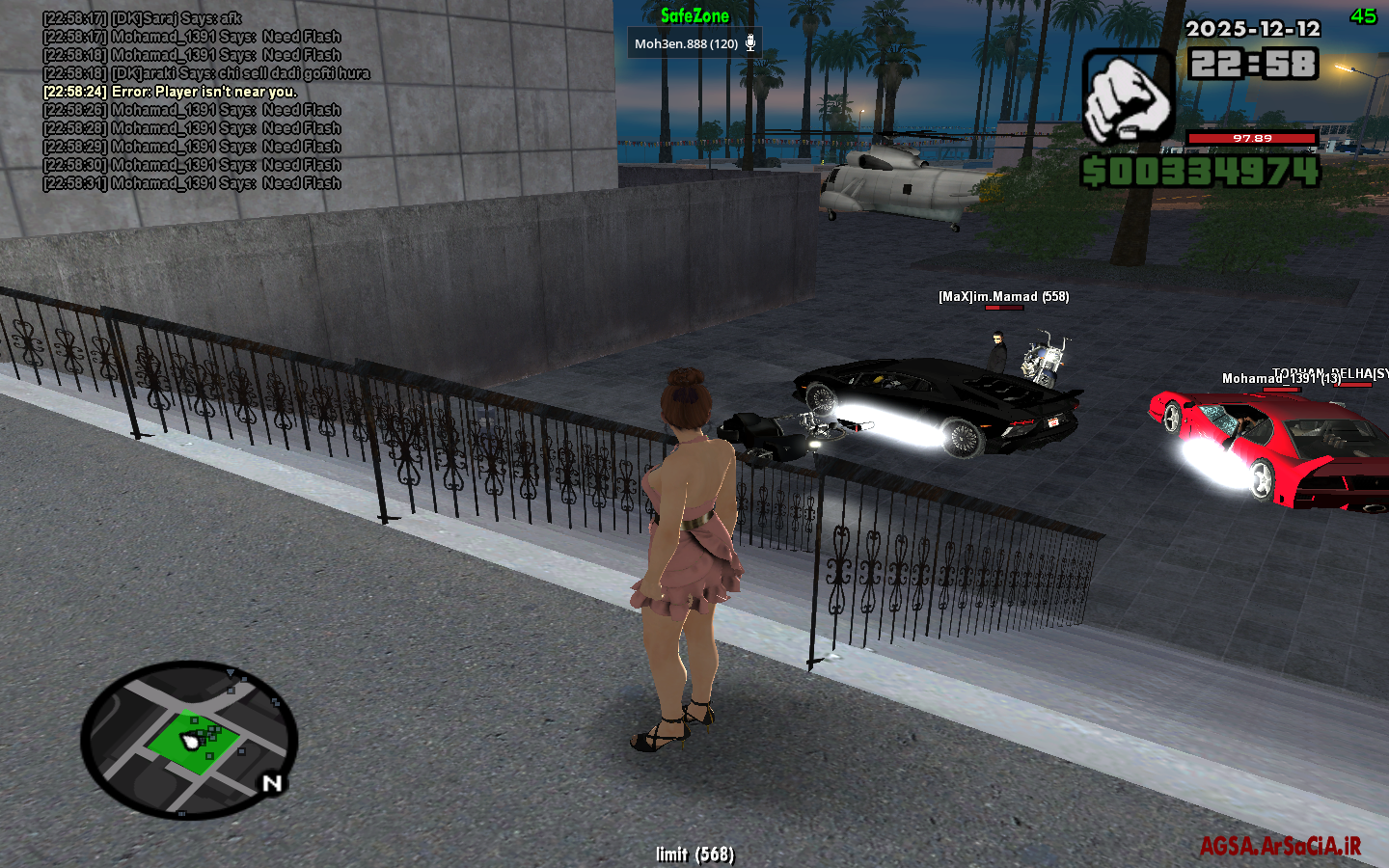The width and height of the screenshot is (1389, 868).
Task: Click the north N marker on radar
Action: click(x=271, y=782)
